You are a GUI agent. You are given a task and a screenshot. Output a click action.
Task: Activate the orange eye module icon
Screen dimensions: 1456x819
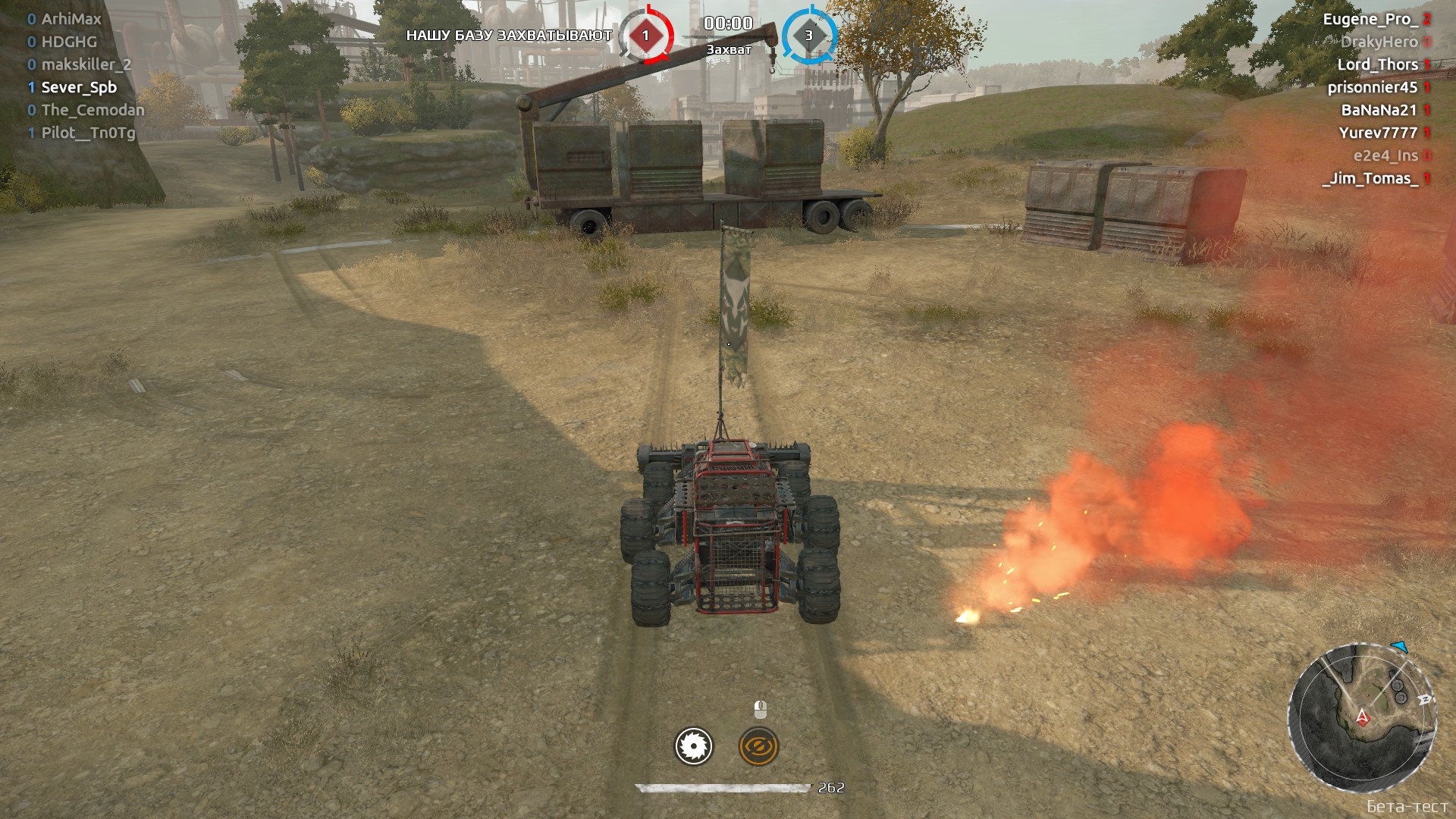pyautogui.click(x=758, y=747)
